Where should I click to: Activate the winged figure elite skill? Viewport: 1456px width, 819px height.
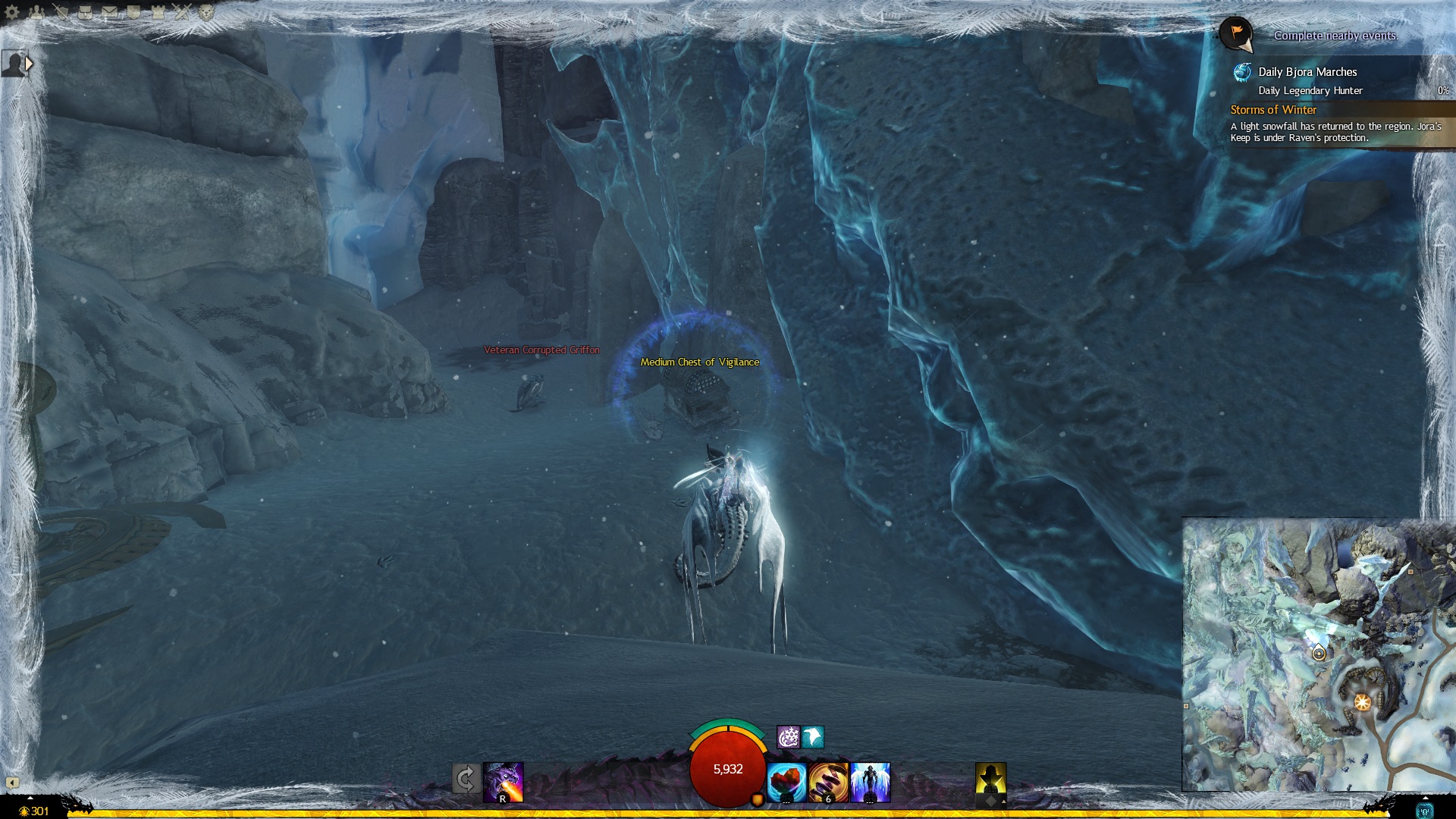pos(870,782)
